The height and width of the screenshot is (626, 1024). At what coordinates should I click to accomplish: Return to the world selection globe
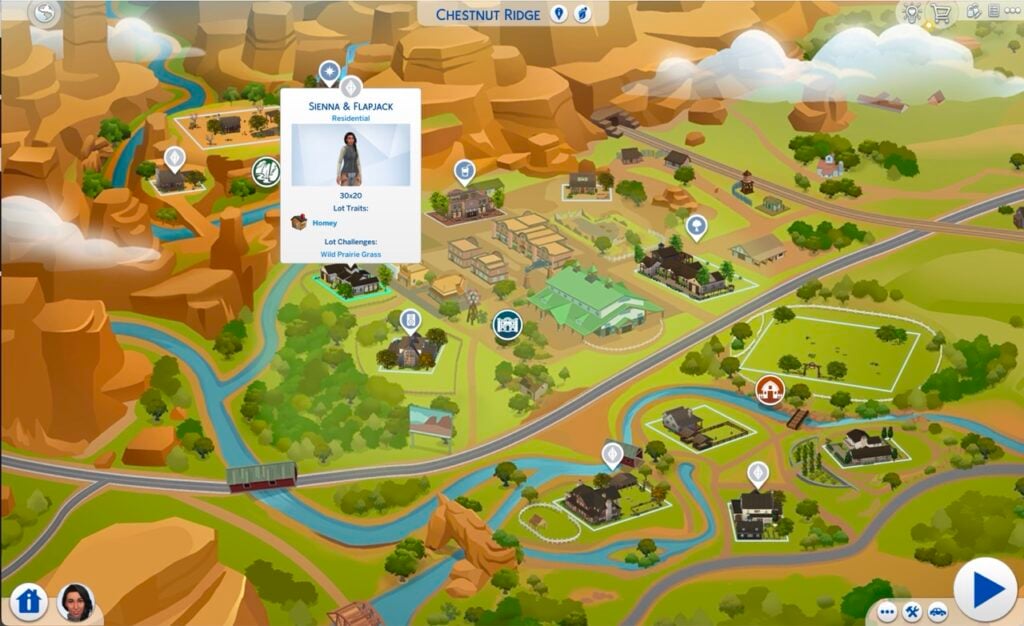(x=46, y=13)
